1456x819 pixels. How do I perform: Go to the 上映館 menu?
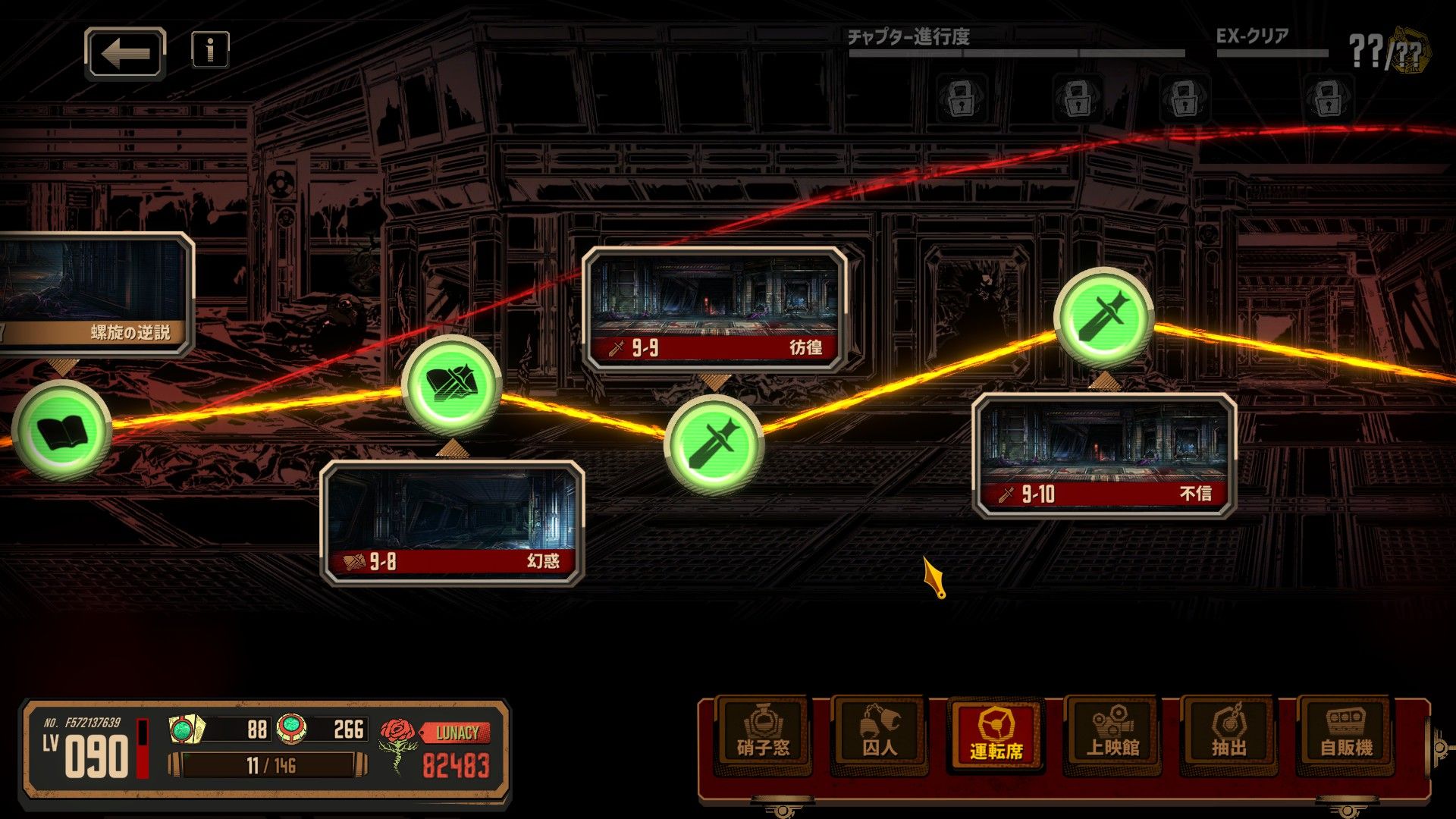pos(1112,733)
